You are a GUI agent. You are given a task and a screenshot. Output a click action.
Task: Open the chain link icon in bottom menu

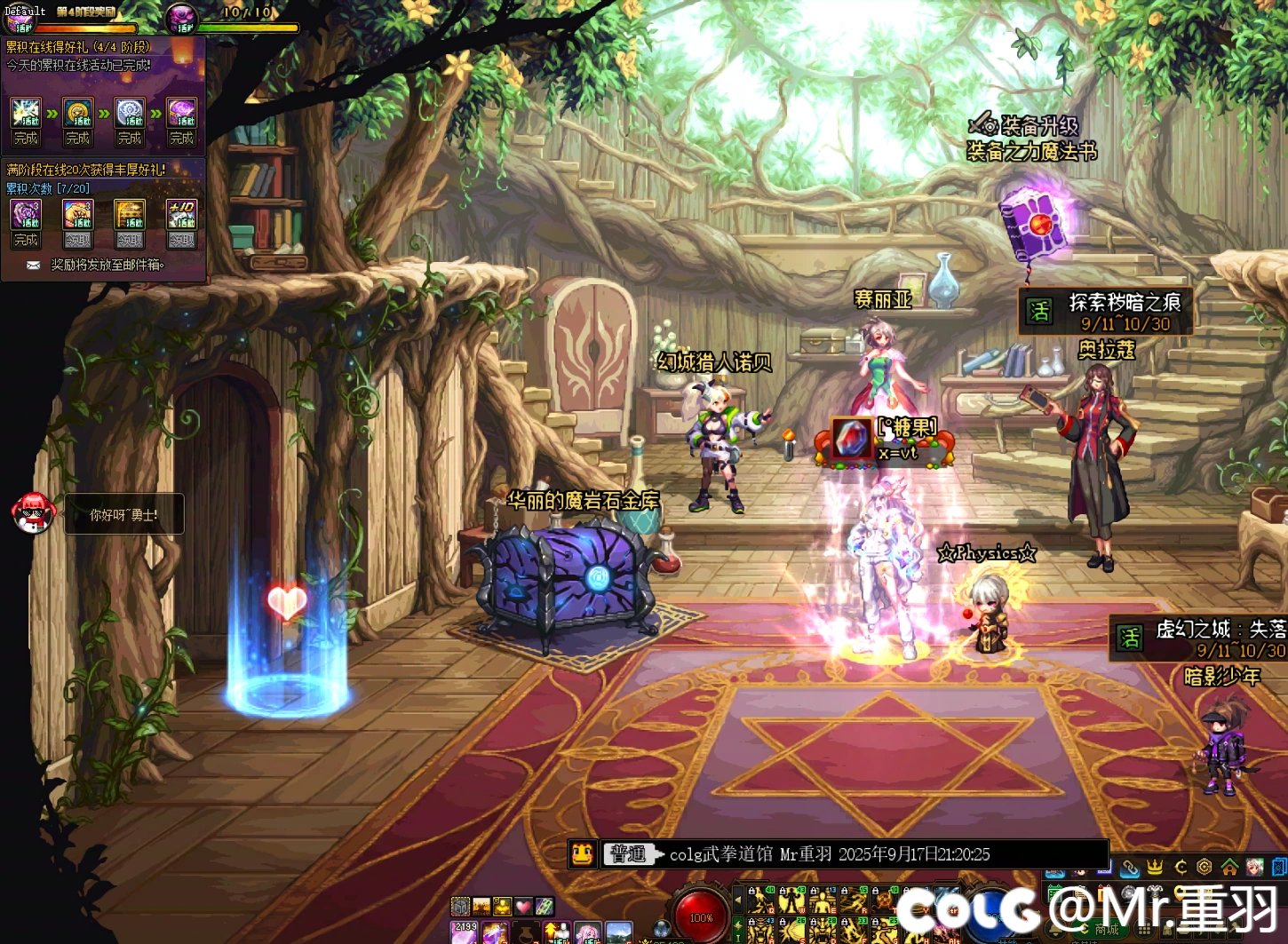(1130, 867)
